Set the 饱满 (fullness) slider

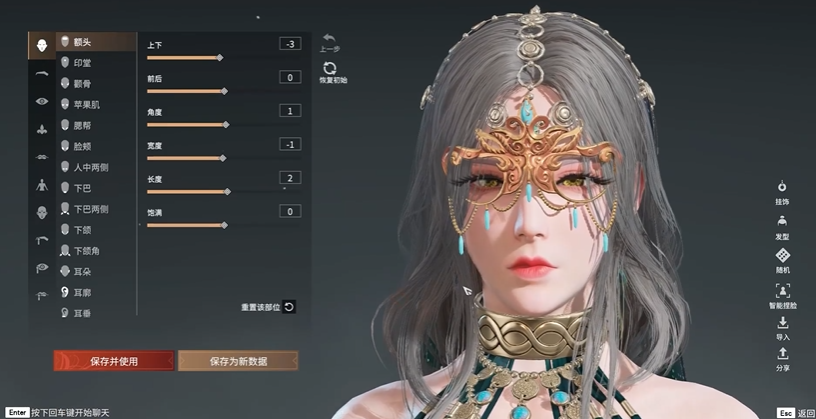click(x=224, y=226)
